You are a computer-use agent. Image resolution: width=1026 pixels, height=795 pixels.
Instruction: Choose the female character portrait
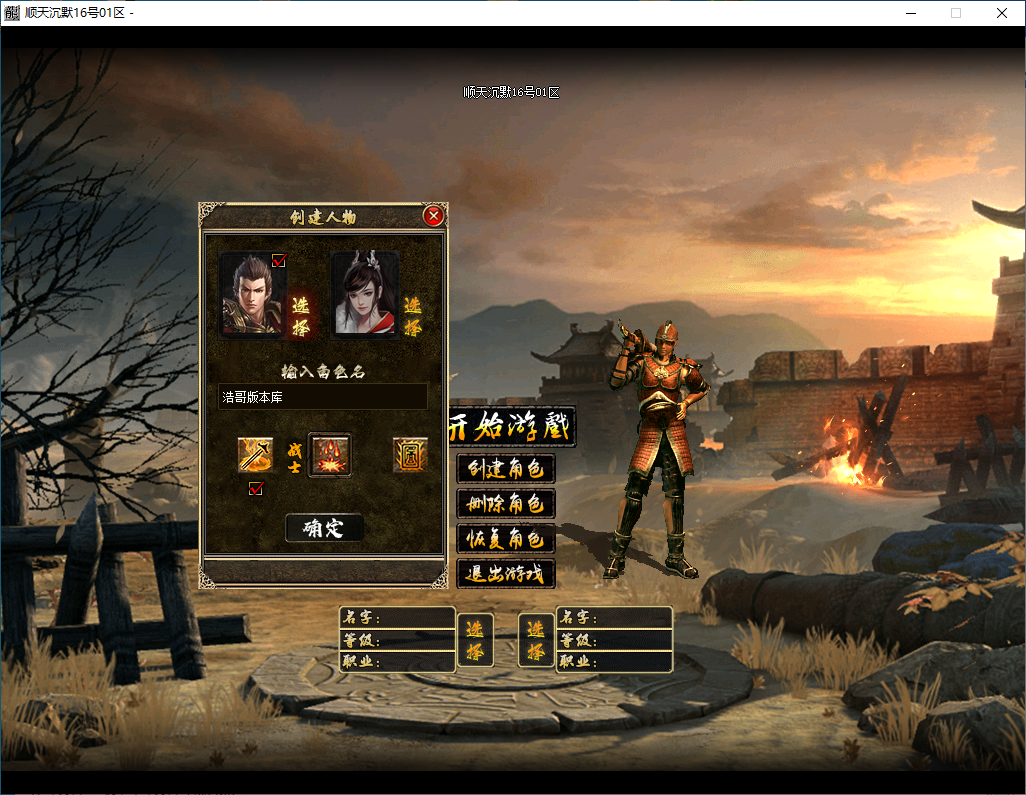point(364,294)
